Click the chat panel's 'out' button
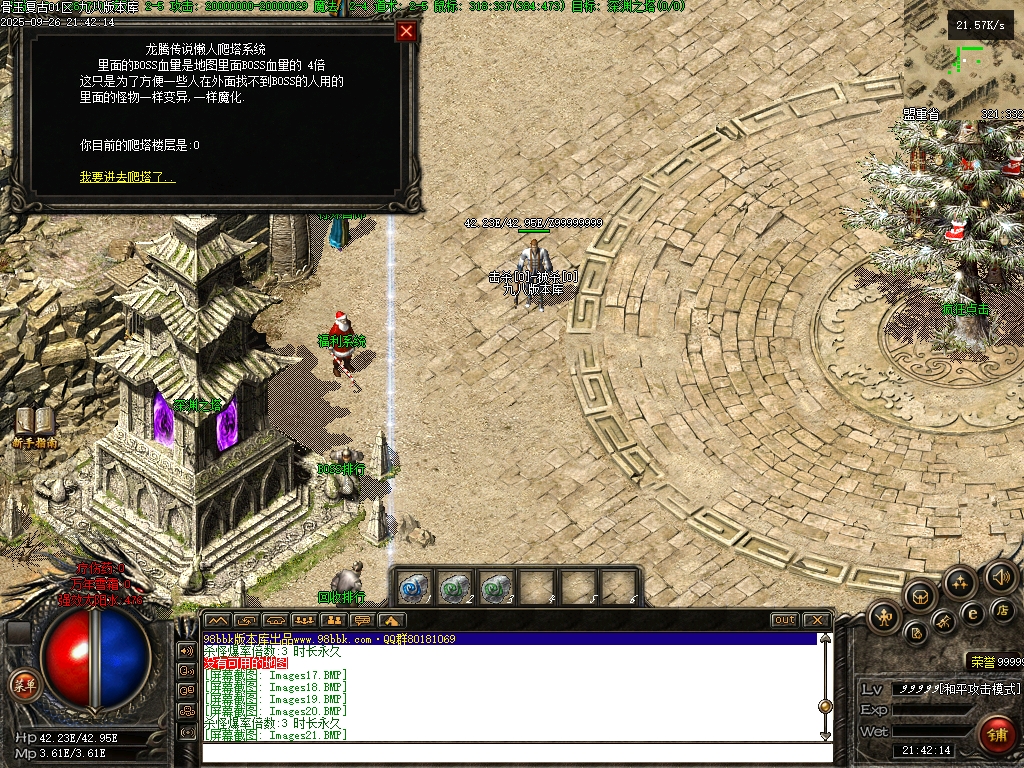This screenshot has width=1024, height=768. (x=785, y=620)
